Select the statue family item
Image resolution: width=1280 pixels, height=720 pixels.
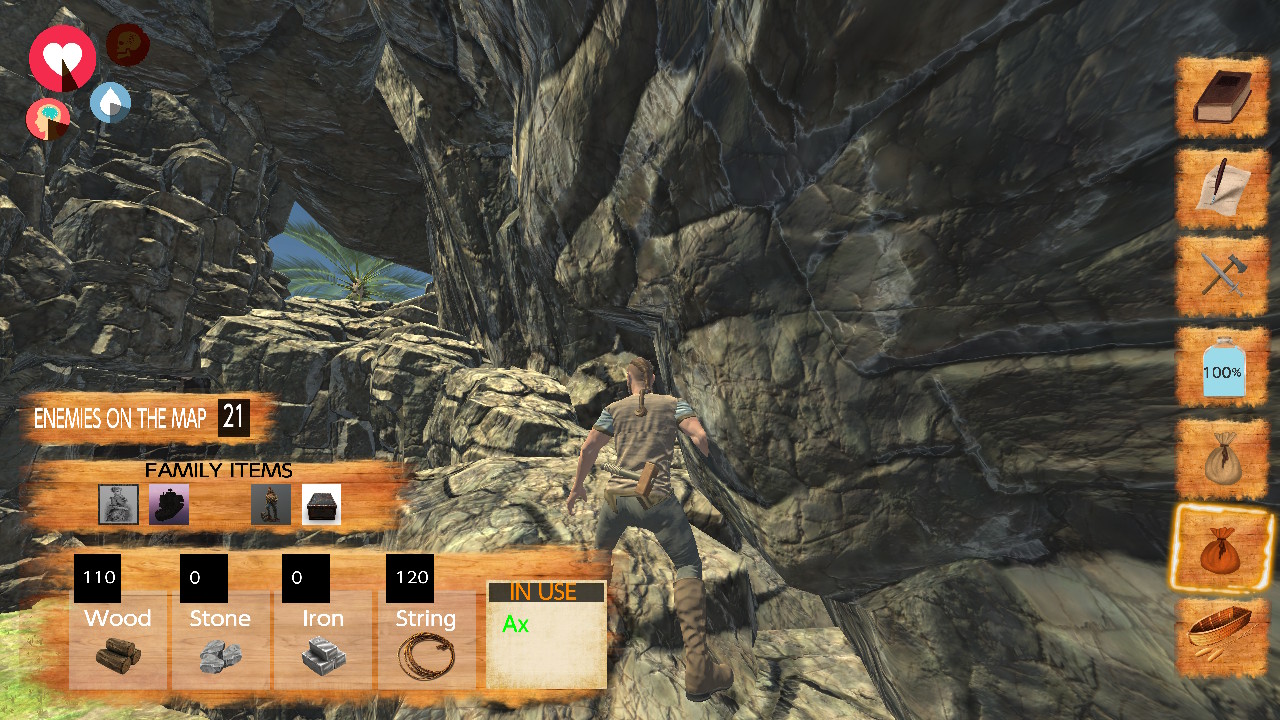click(x=270, y=504)
